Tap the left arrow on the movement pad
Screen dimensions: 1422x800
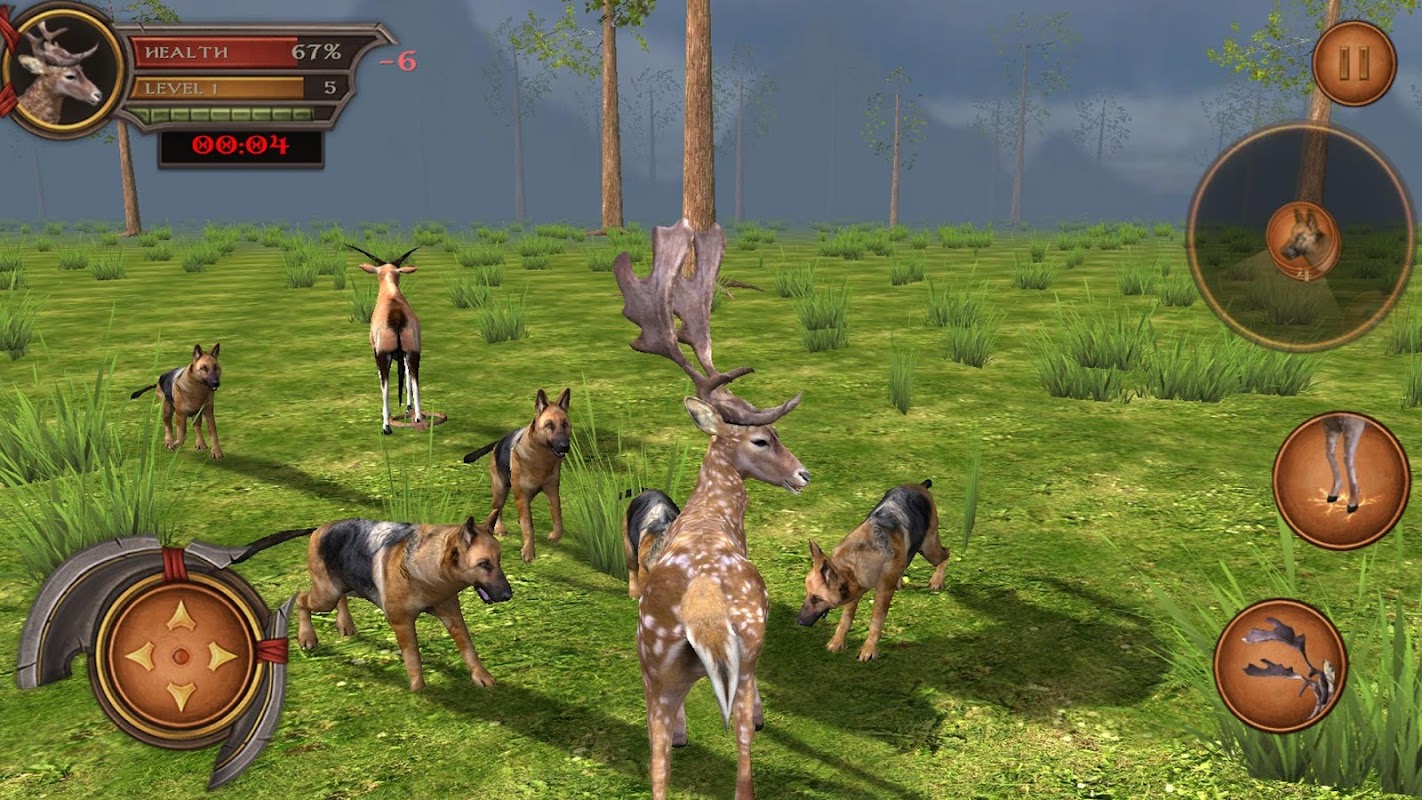141,656
